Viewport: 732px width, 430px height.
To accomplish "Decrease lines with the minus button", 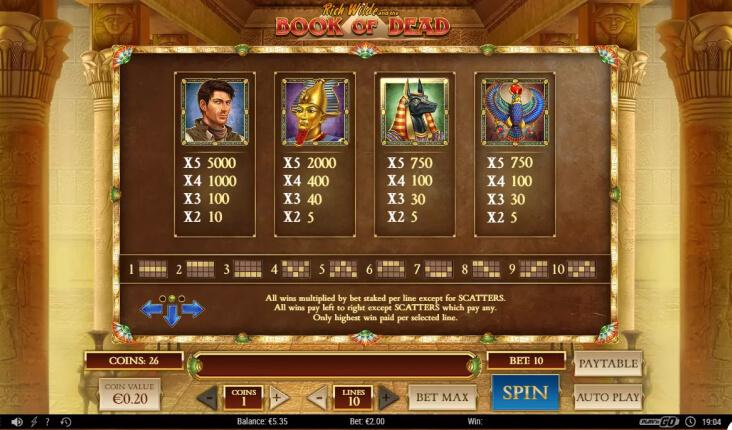I will [x=317, y=397].
